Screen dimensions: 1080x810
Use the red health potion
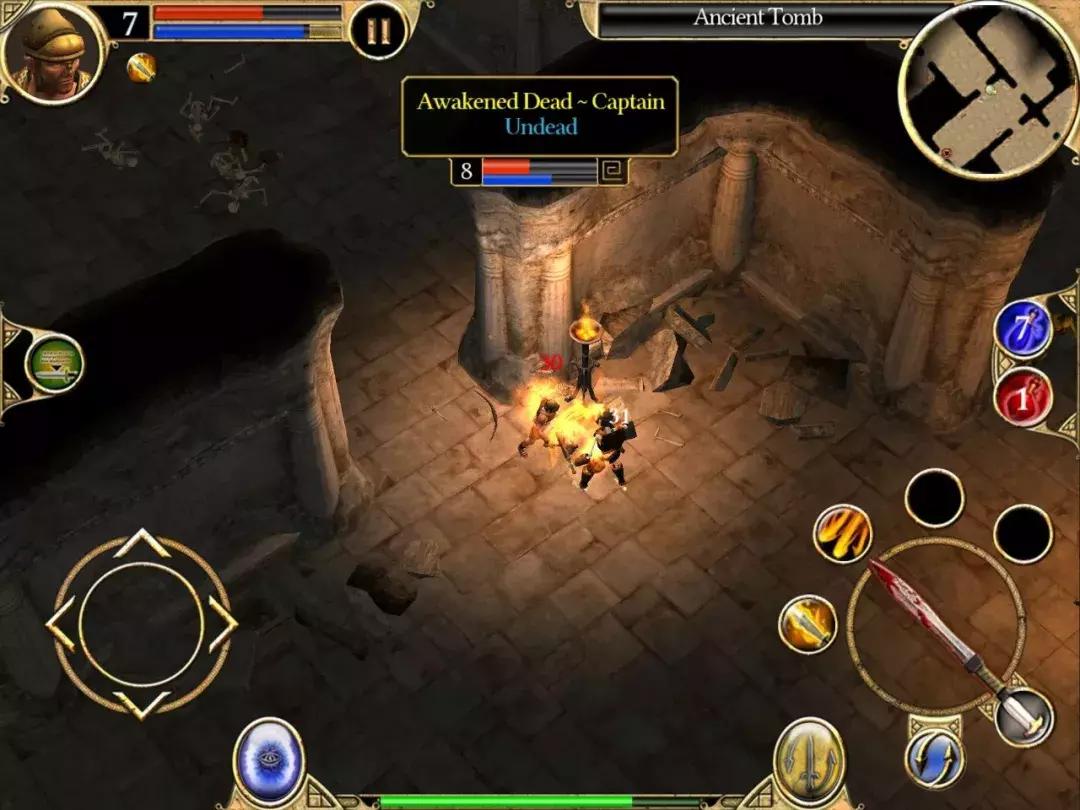point(1023,397)
